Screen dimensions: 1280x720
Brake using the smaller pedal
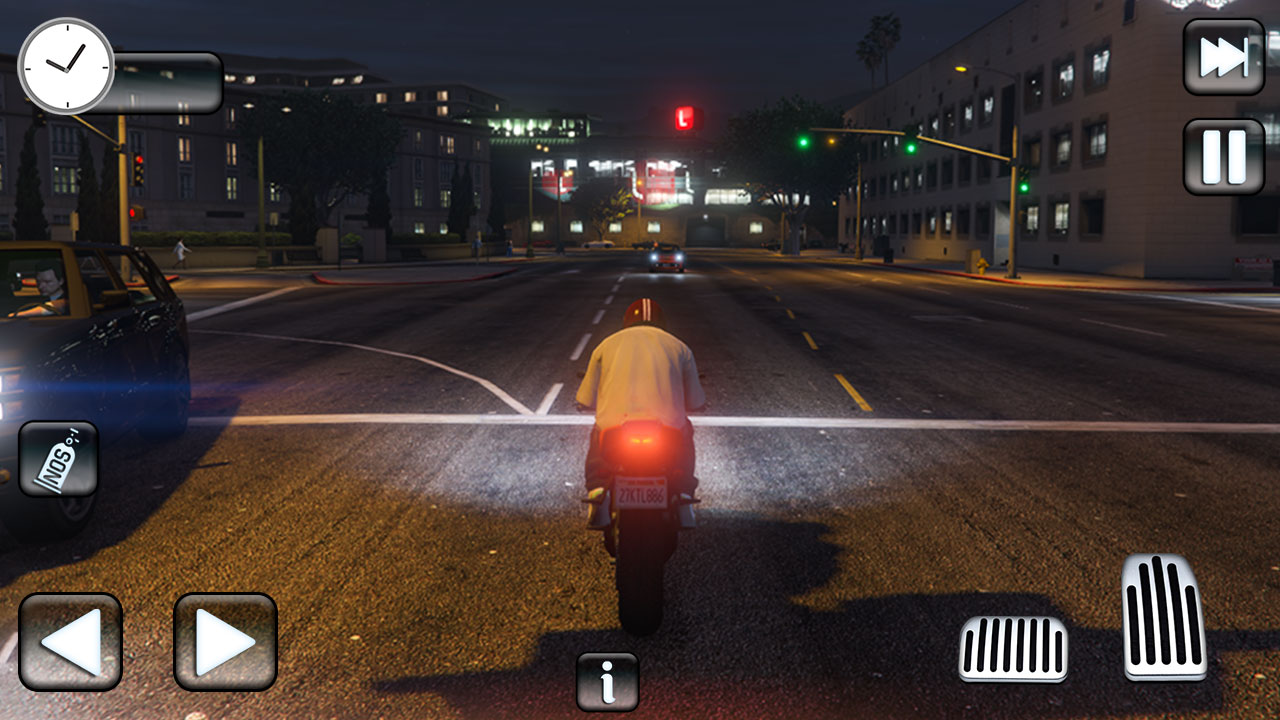pyautogui.click(x=1013, y=650)
